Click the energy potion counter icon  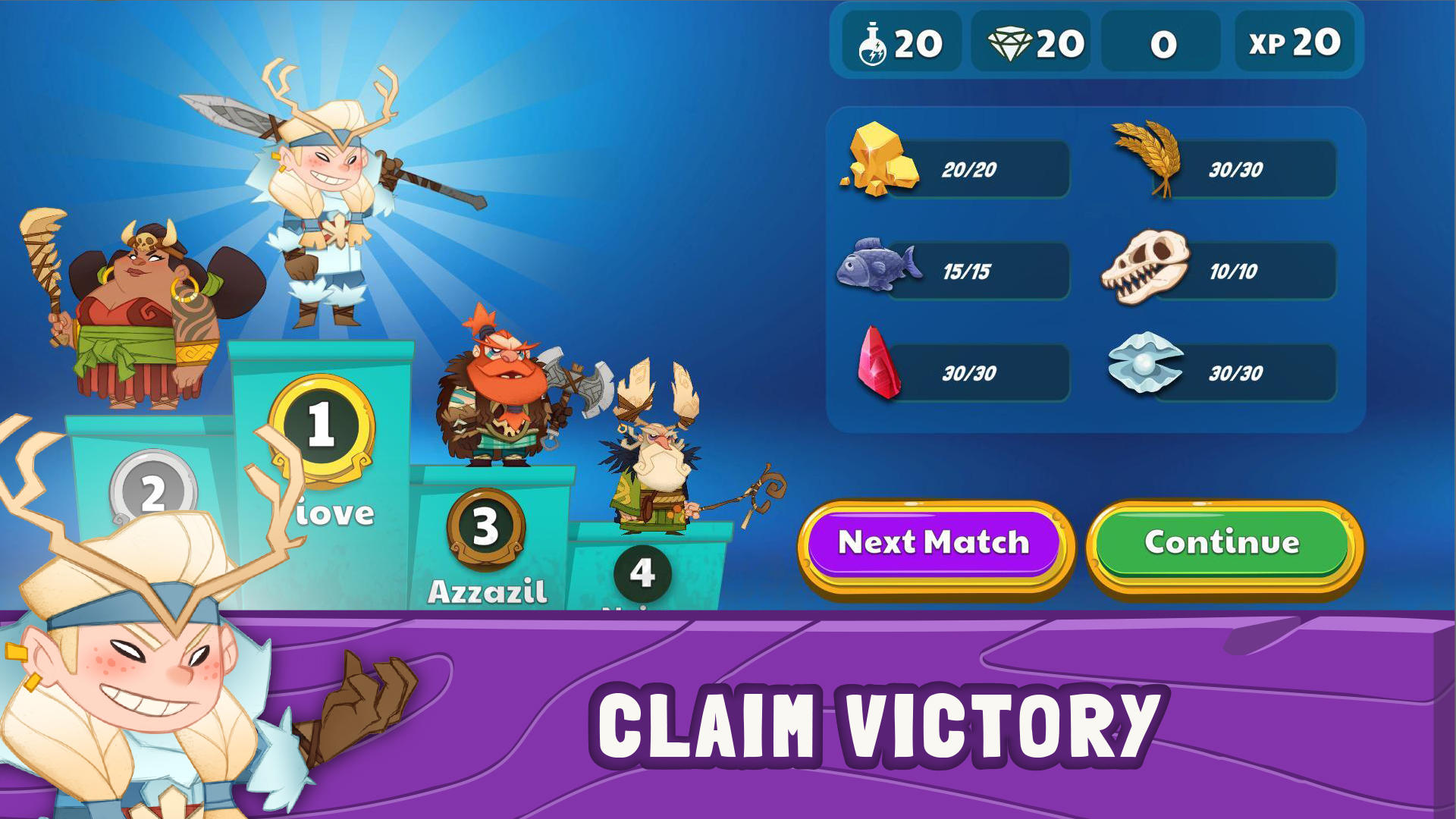coord(874,43)
